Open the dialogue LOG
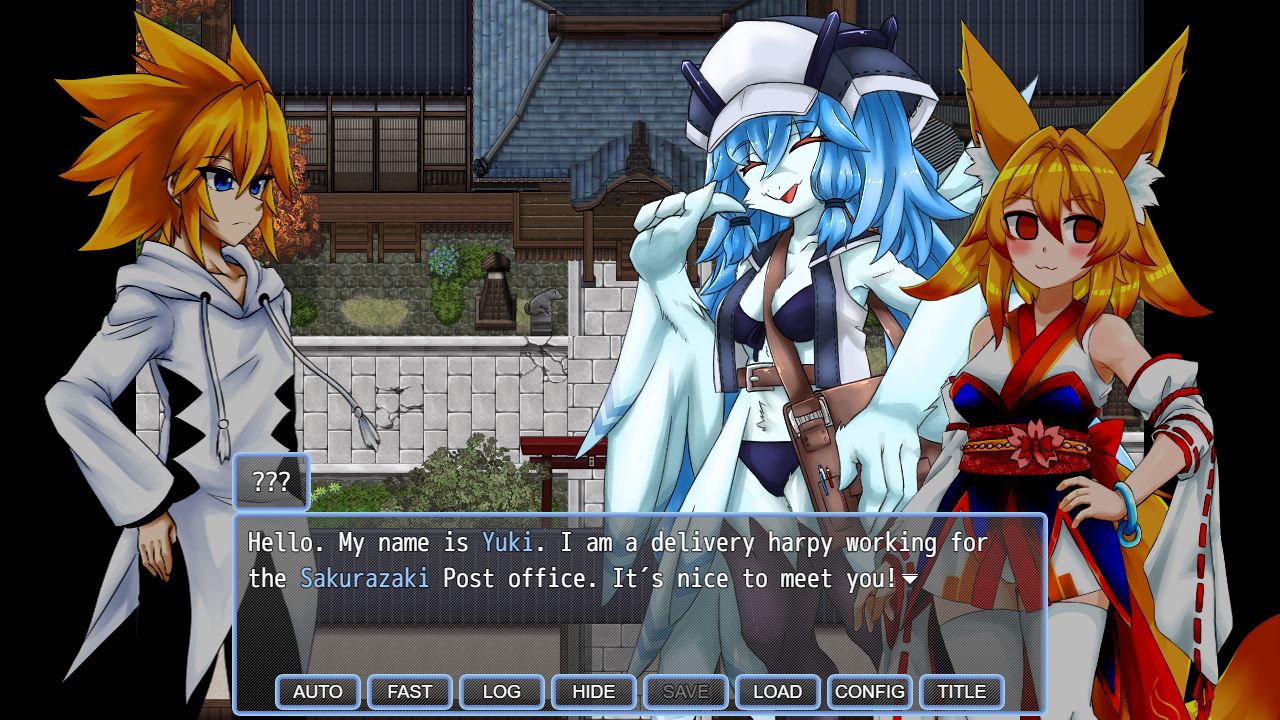The height and width of the screenshot is (720, 1280). [502, 691]
